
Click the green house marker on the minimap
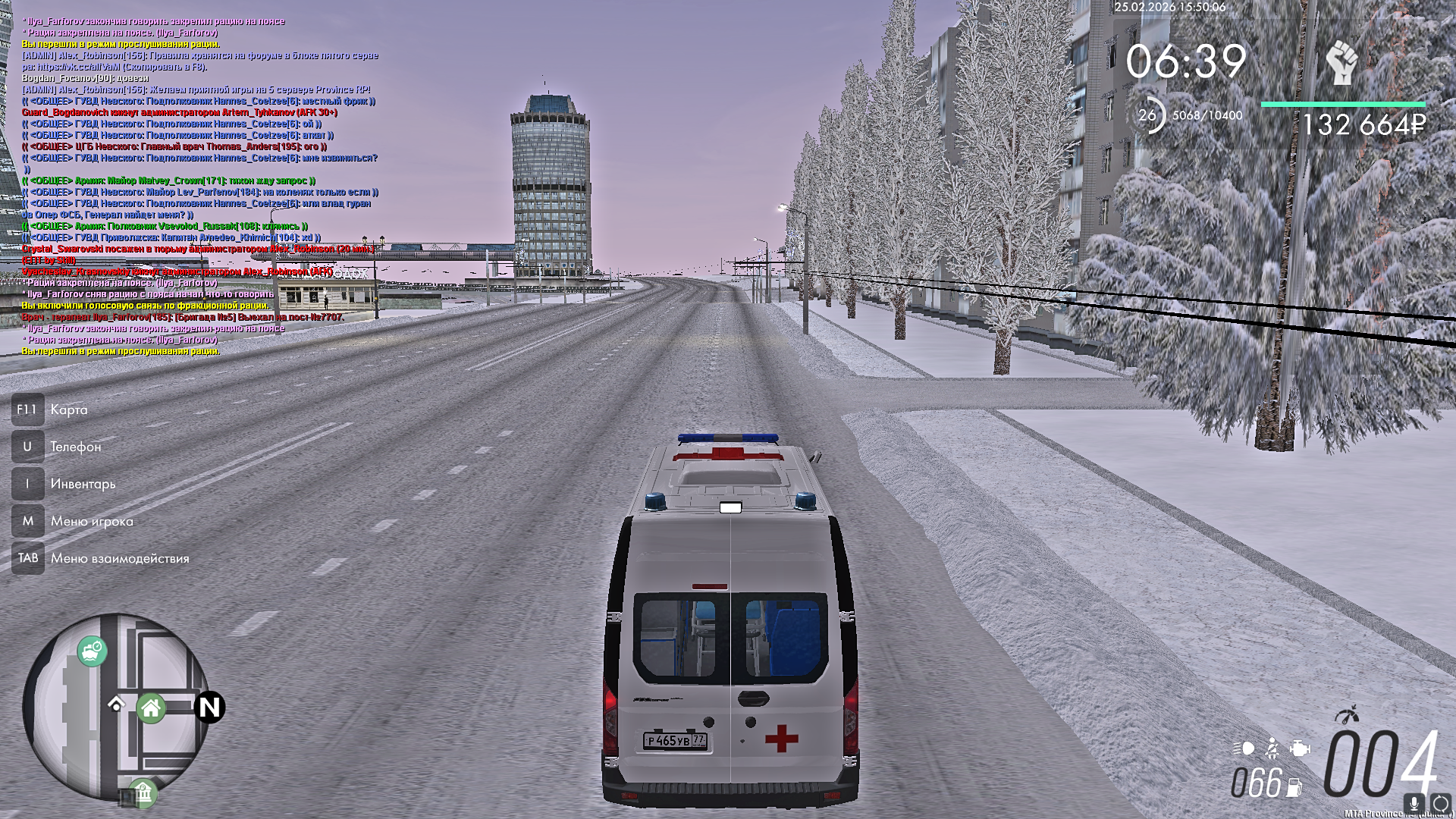click(x=151, y=708)
